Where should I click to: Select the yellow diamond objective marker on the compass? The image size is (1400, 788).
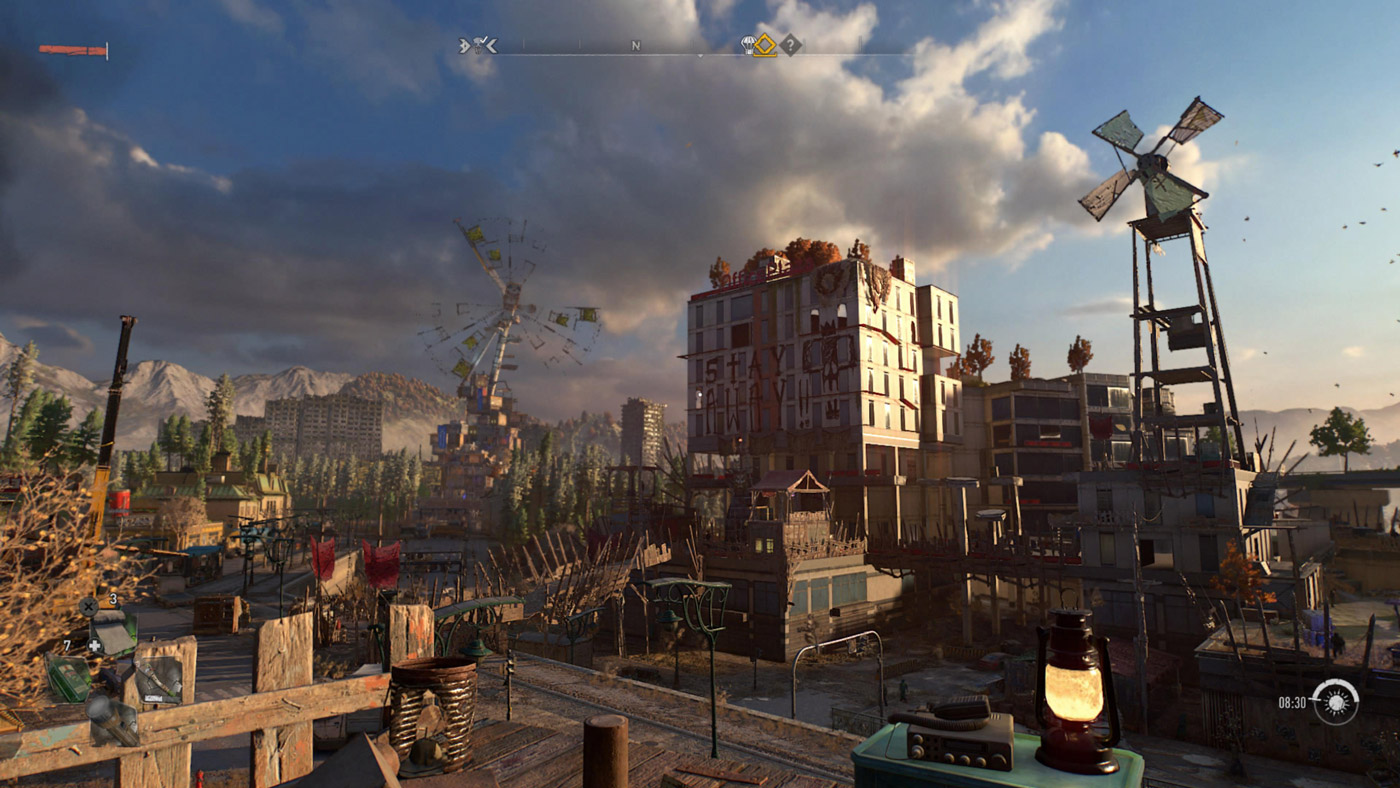point(765,45)
